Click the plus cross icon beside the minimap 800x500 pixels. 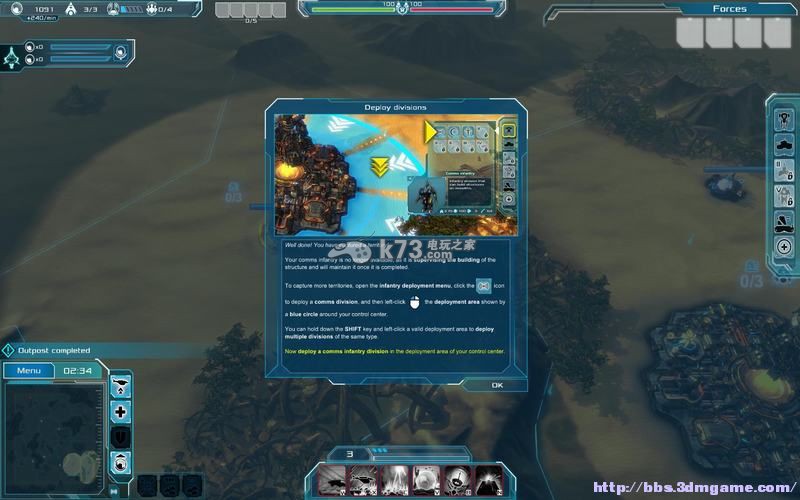[121, 411]
